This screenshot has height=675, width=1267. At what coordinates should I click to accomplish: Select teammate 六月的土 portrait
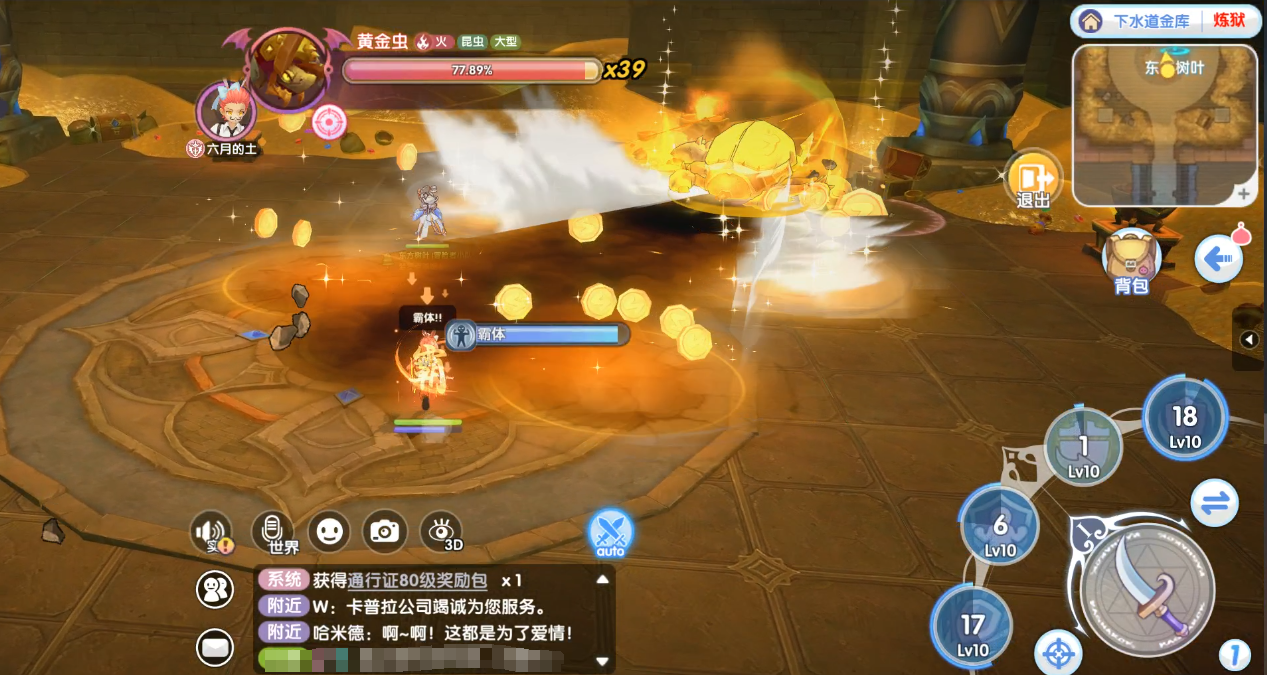(x=225, y=111)
